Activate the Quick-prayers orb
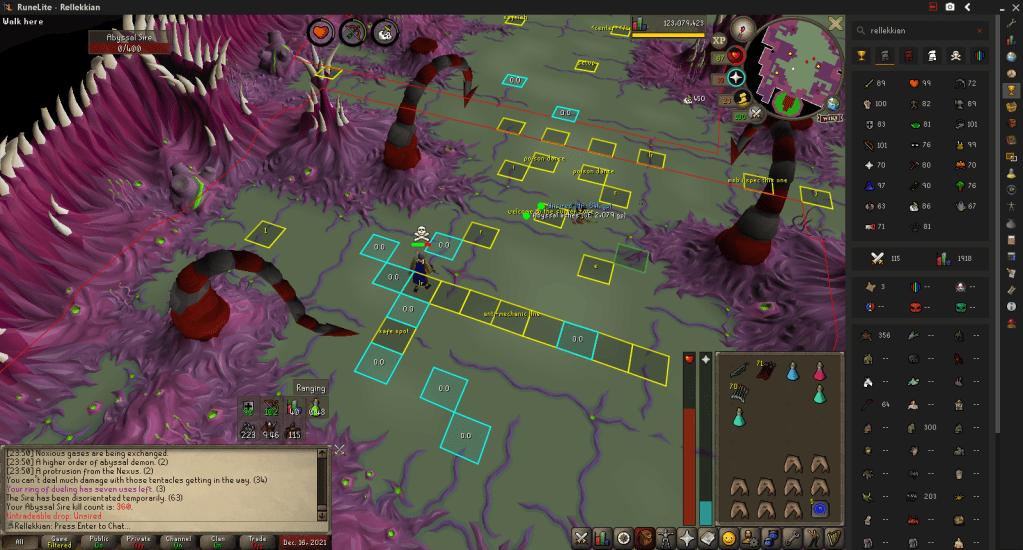 click(737, 77)
